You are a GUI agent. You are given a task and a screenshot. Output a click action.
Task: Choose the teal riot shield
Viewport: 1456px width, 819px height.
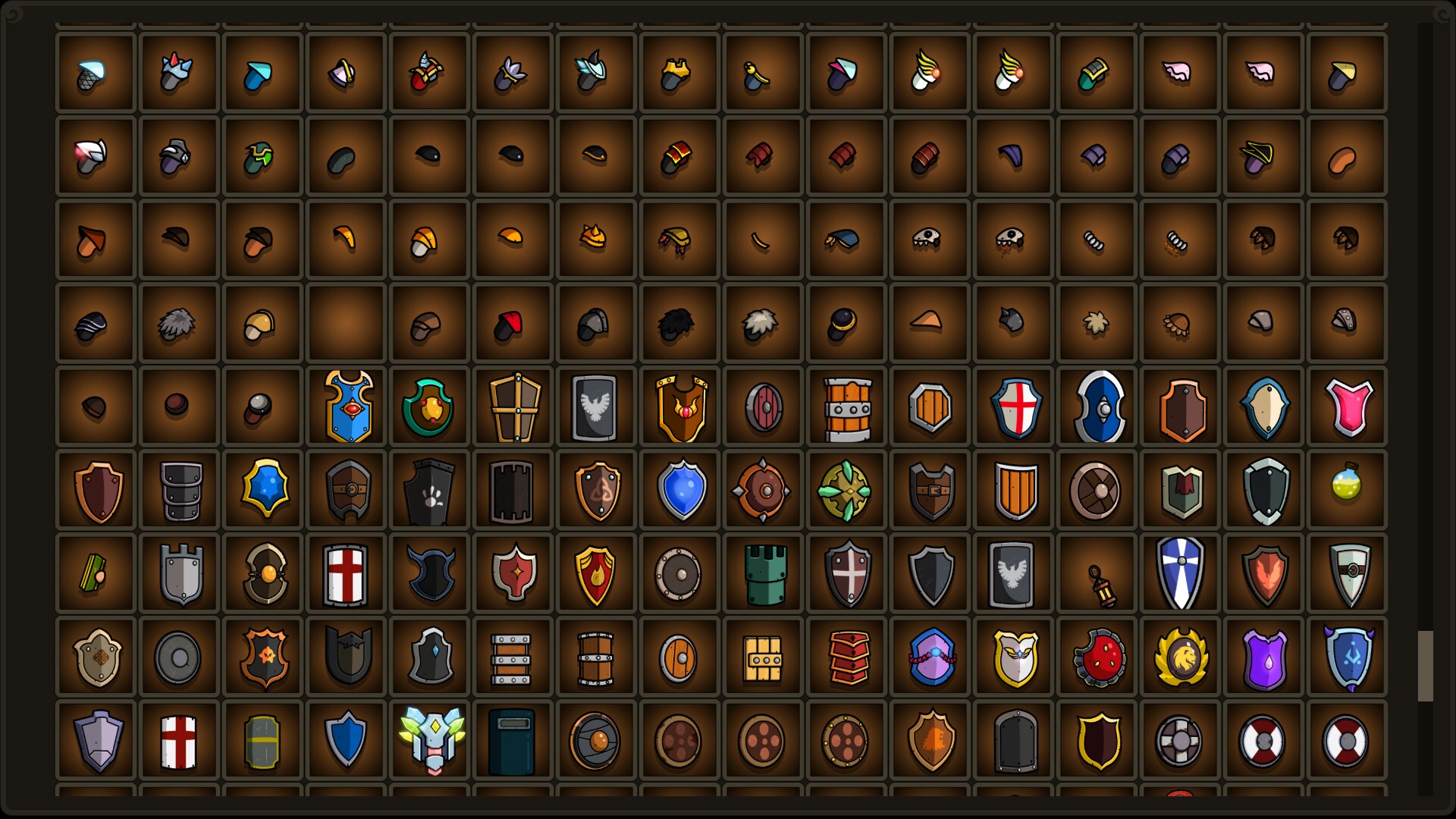[x=513, y=739]
